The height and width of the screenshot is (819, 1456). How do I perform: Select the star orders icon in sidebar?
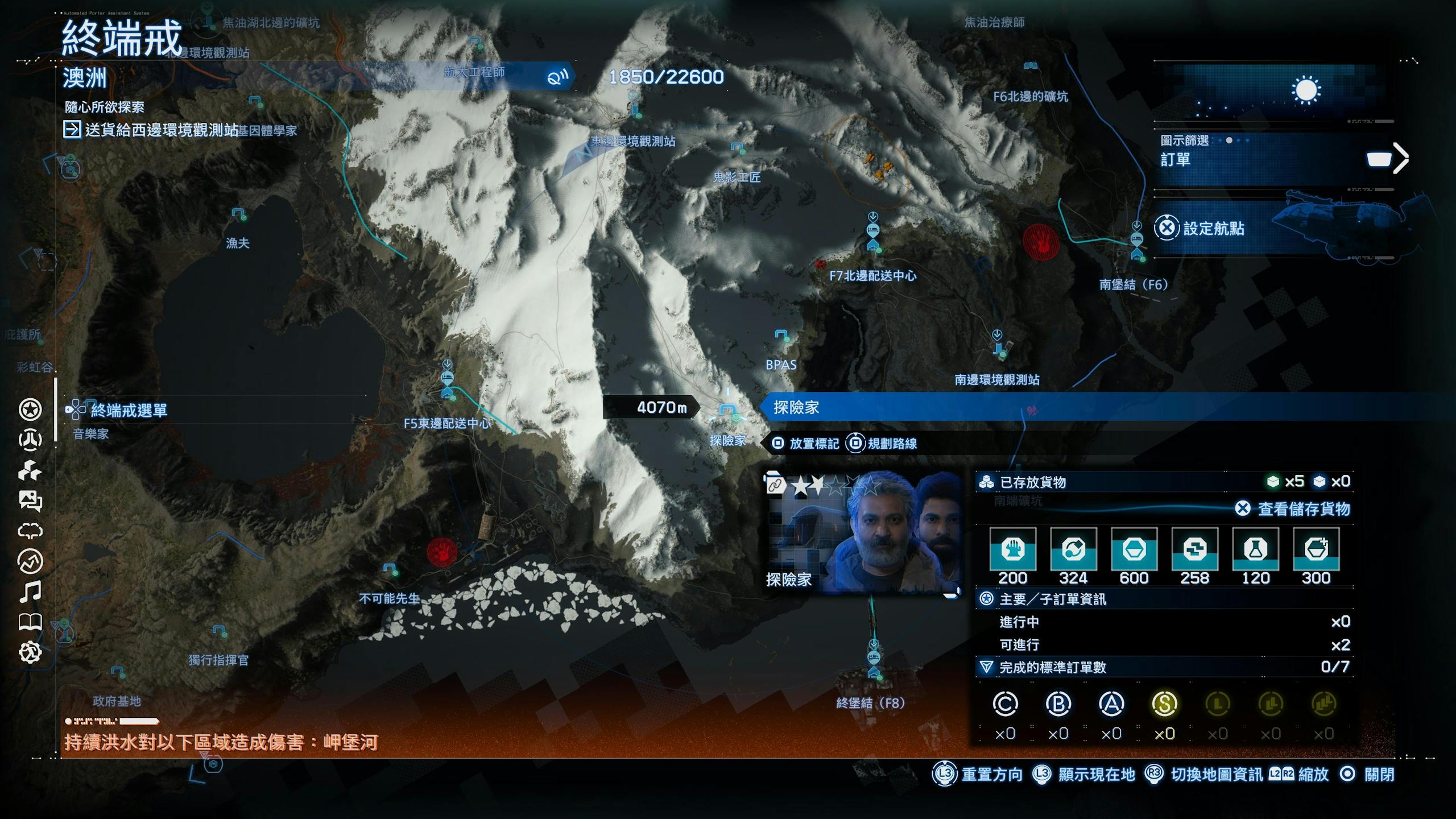click(30, 409)
